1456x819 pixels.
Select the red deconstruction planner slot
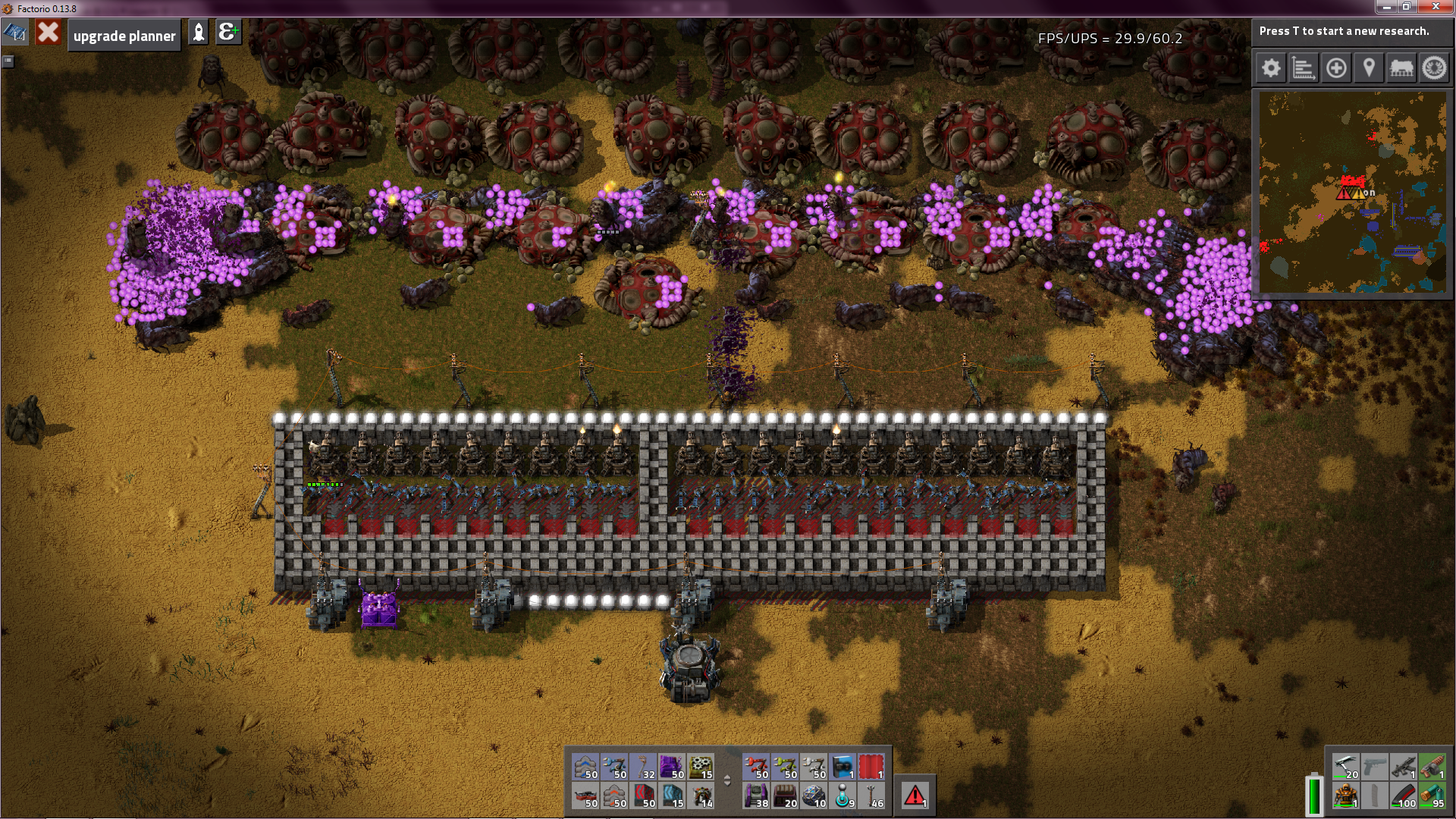coord(871,767)
